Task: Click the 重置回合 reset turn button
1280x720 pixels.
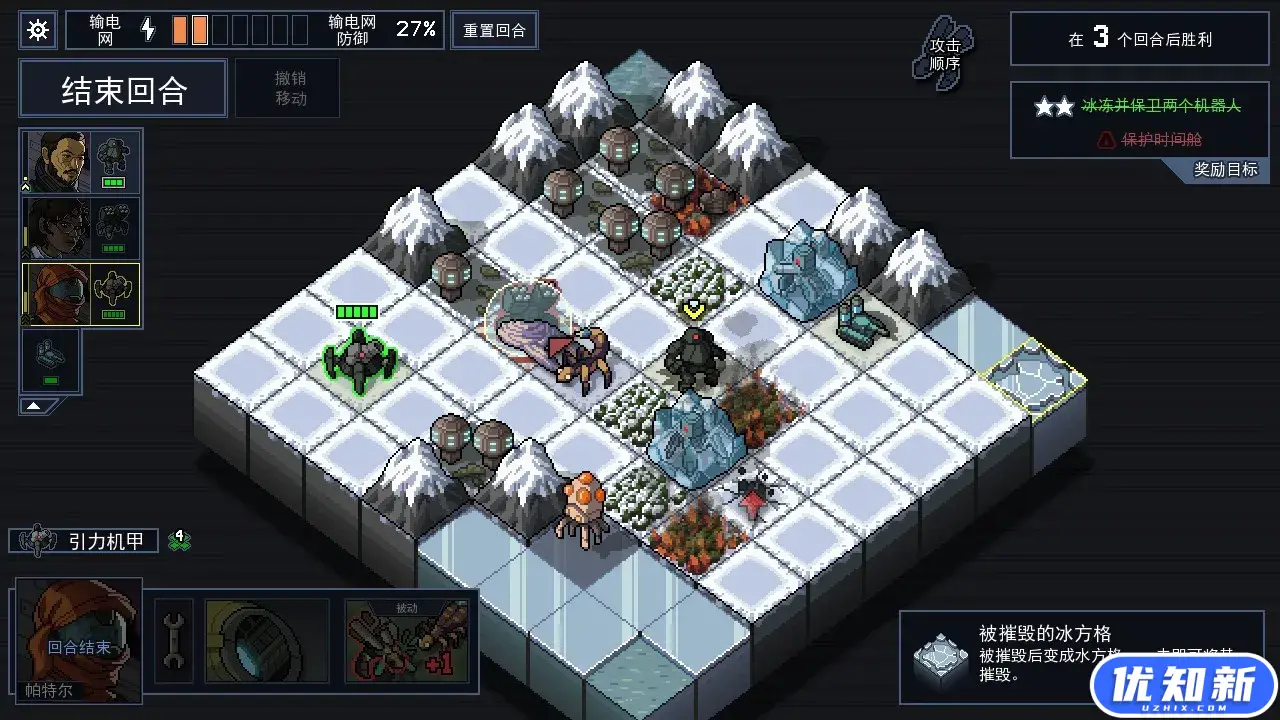Action: pos(494,30)
